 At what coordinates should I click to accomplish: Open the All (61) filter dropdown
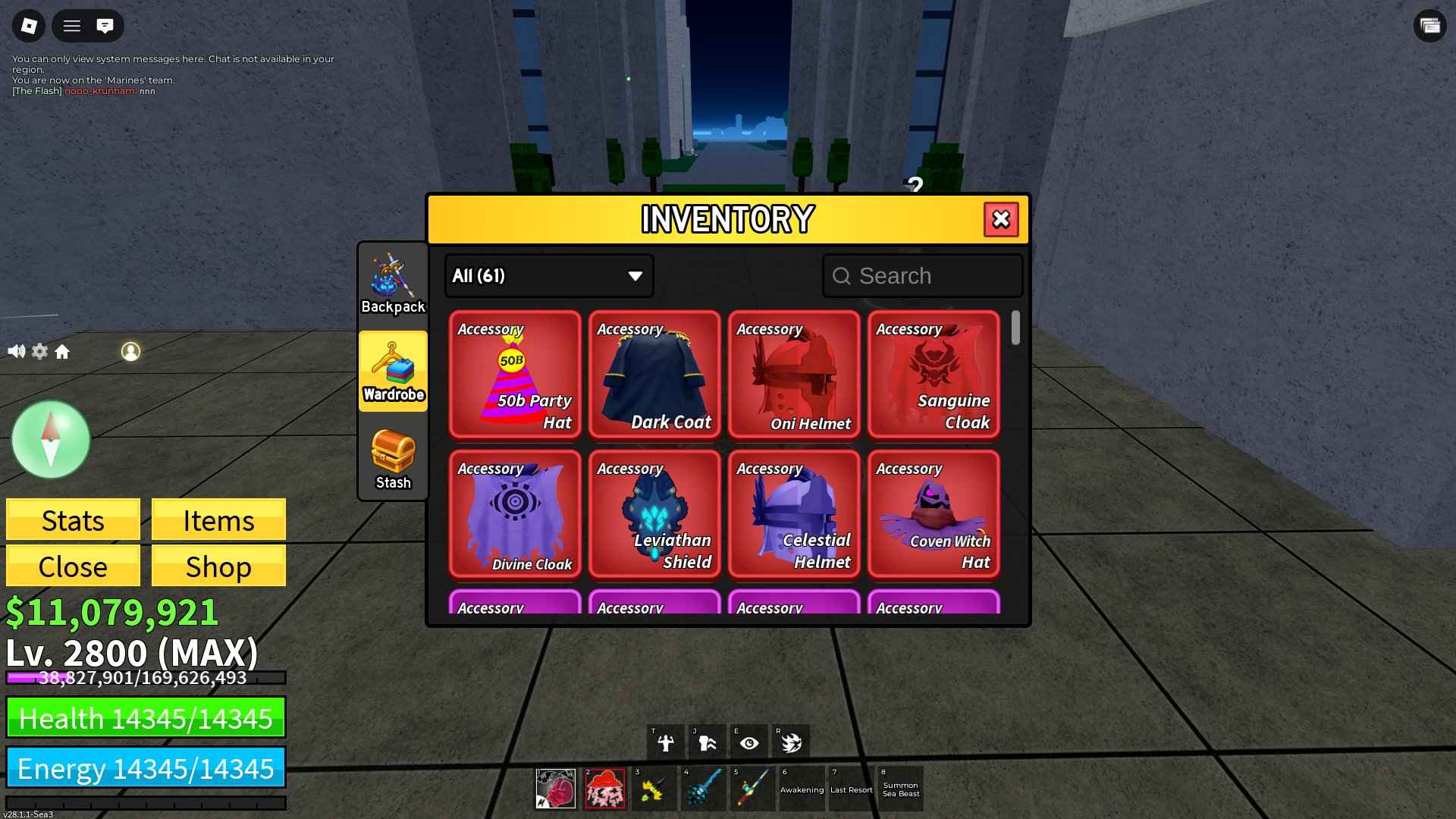pos(548,276)
